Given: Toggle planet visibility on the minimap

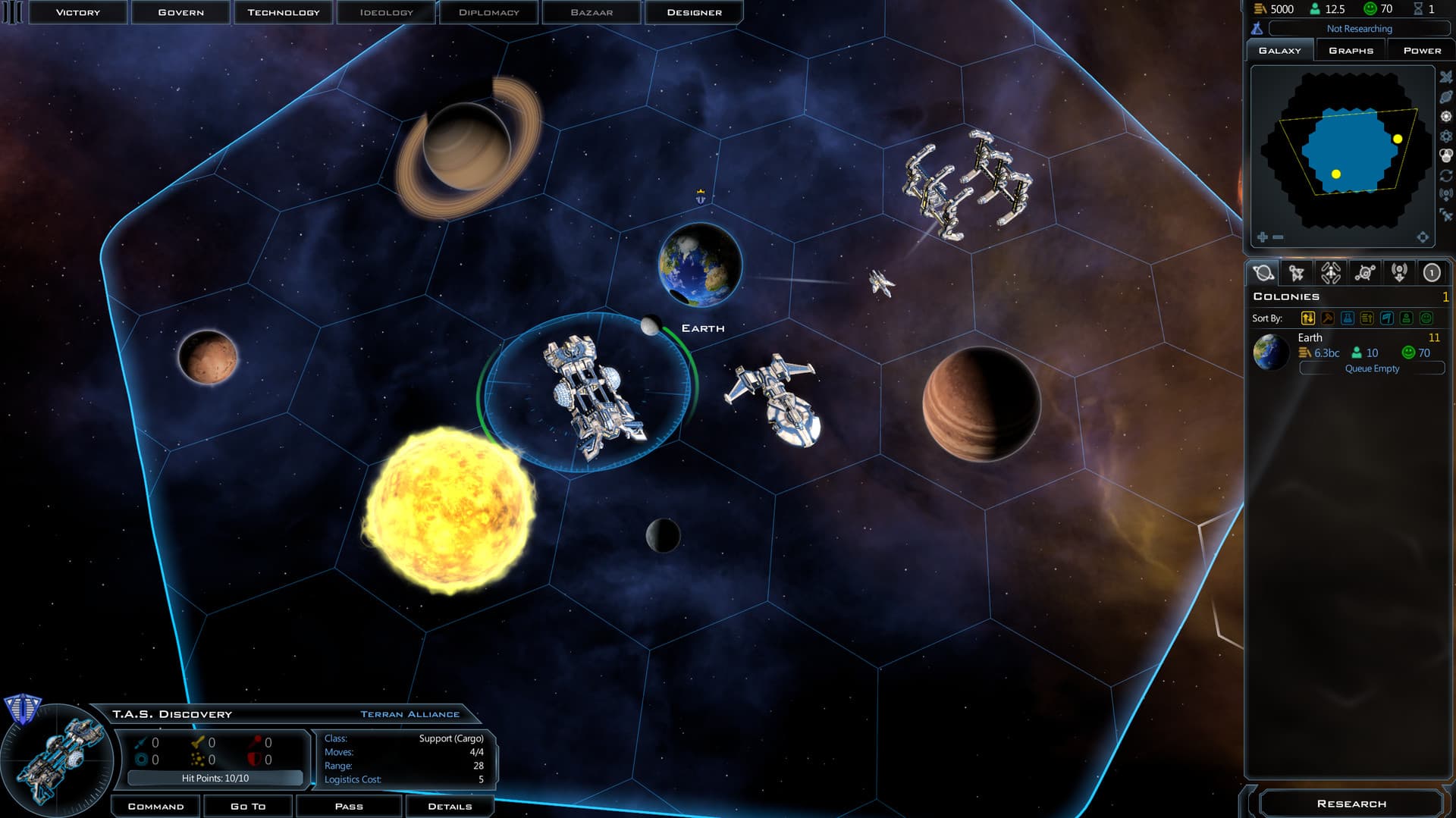Looking at the screenshot, I should click(1445, 97).
